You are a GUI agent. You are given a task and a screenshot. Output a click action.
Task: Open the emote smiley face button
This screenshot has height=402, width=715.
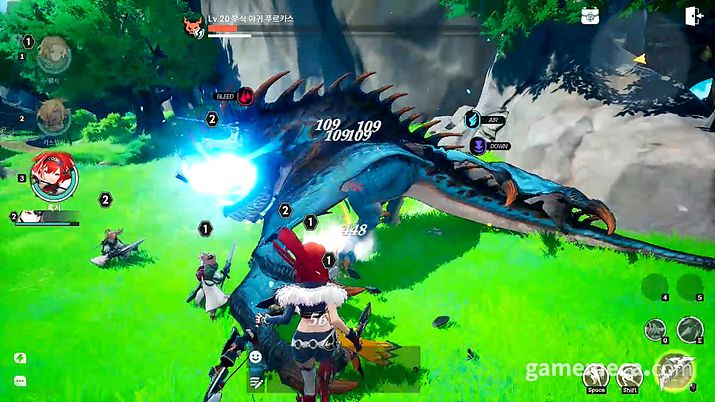[256, 356]
